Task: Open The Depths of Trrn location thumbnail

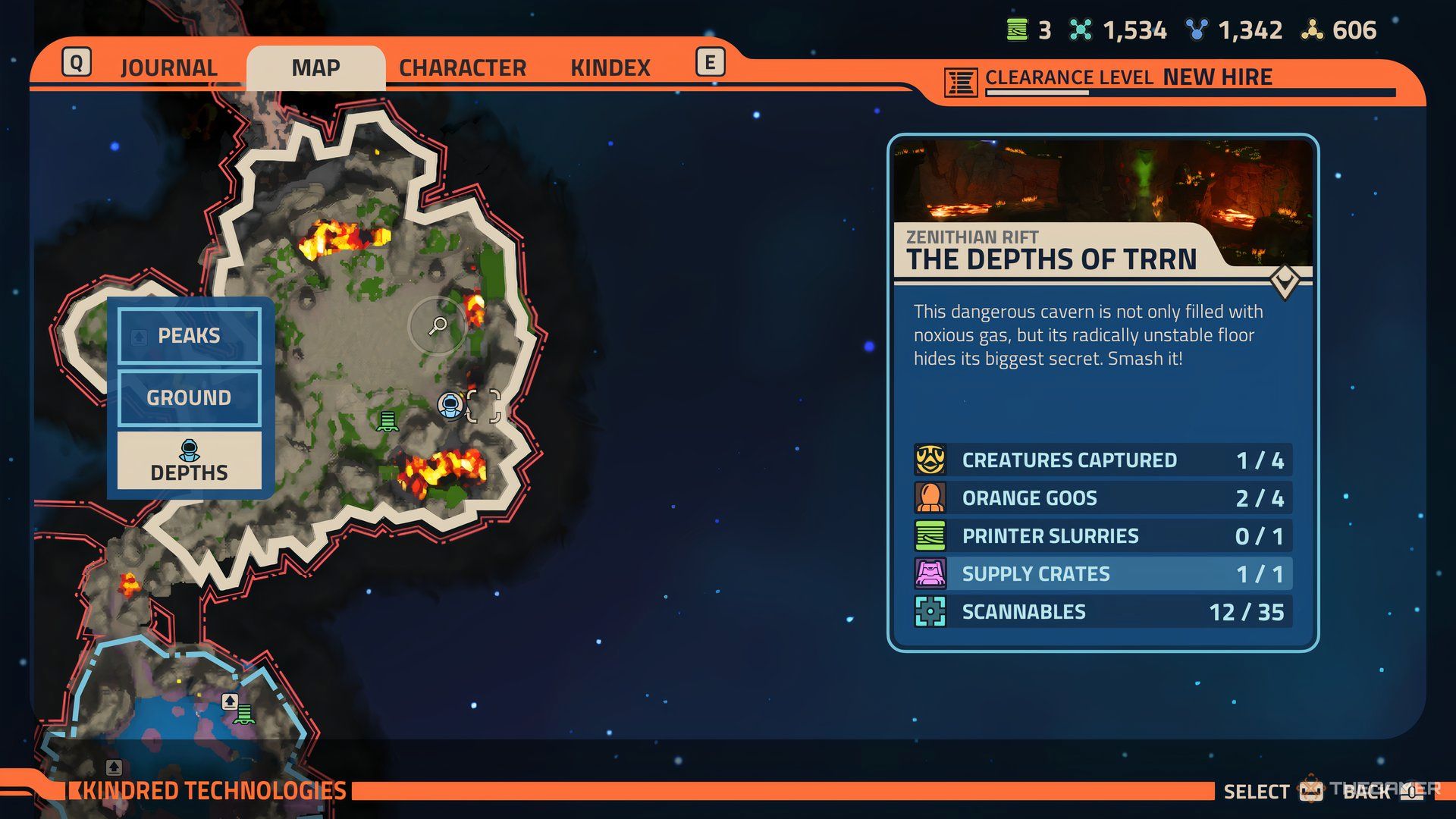Action: click(1103, 182)
